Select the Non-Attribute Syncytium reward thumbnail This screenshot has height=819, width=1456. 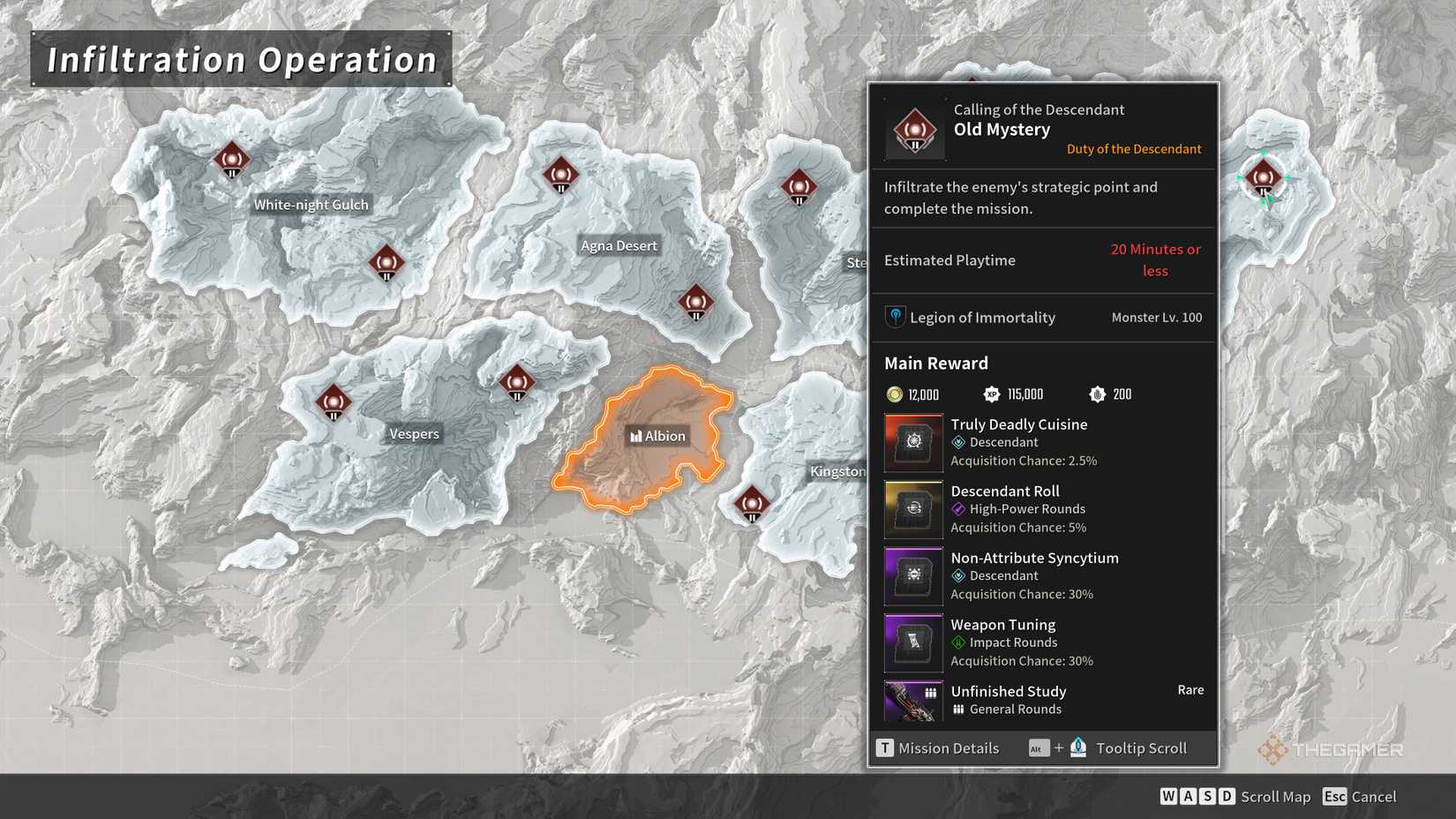point(912,575)
